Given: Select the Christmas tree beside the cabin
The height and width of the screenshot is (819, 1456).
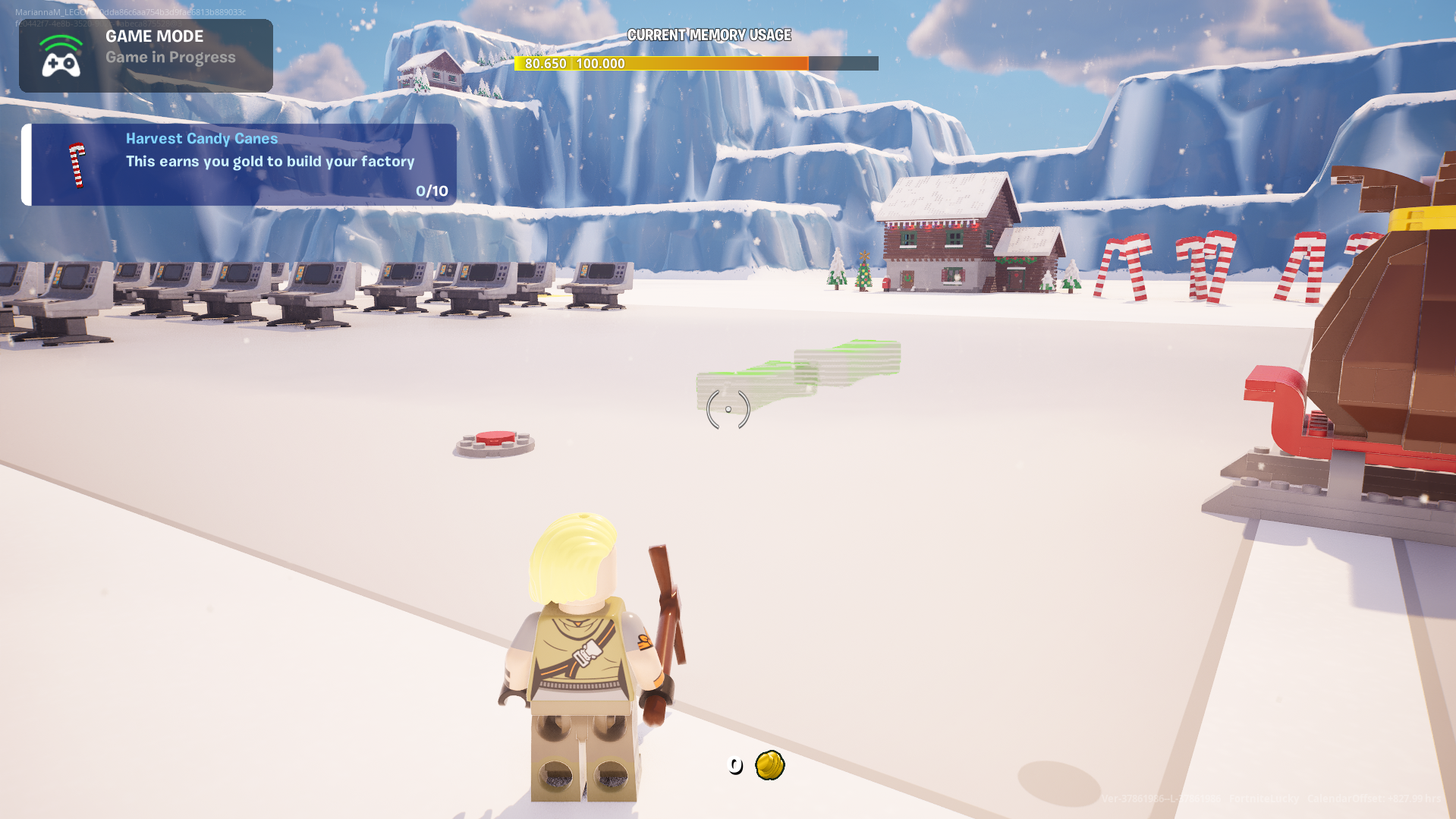Looking at the screenshot, I should point(863,275).
